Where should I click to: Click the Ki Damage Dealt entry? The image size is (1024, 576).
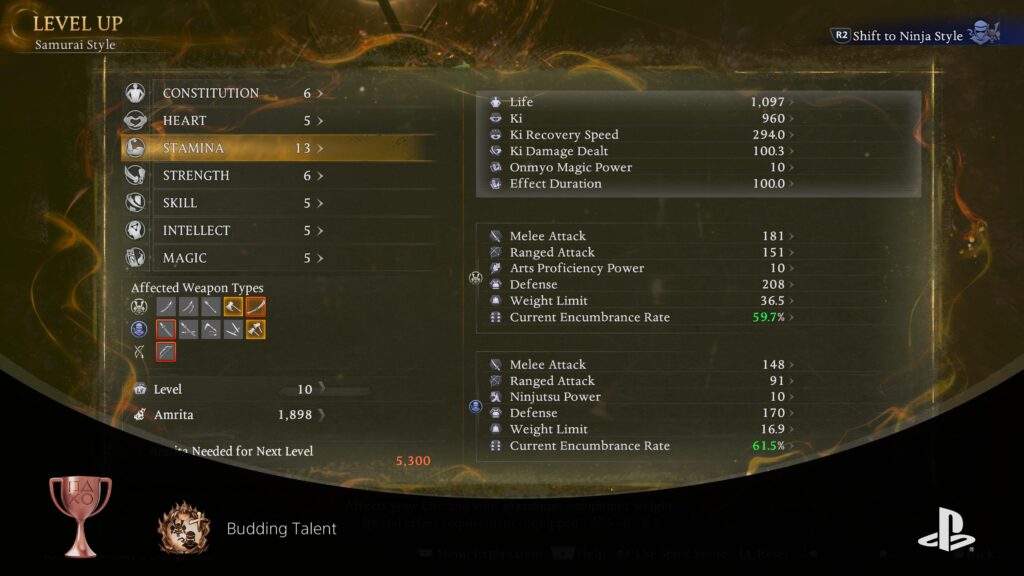point(640,151)
